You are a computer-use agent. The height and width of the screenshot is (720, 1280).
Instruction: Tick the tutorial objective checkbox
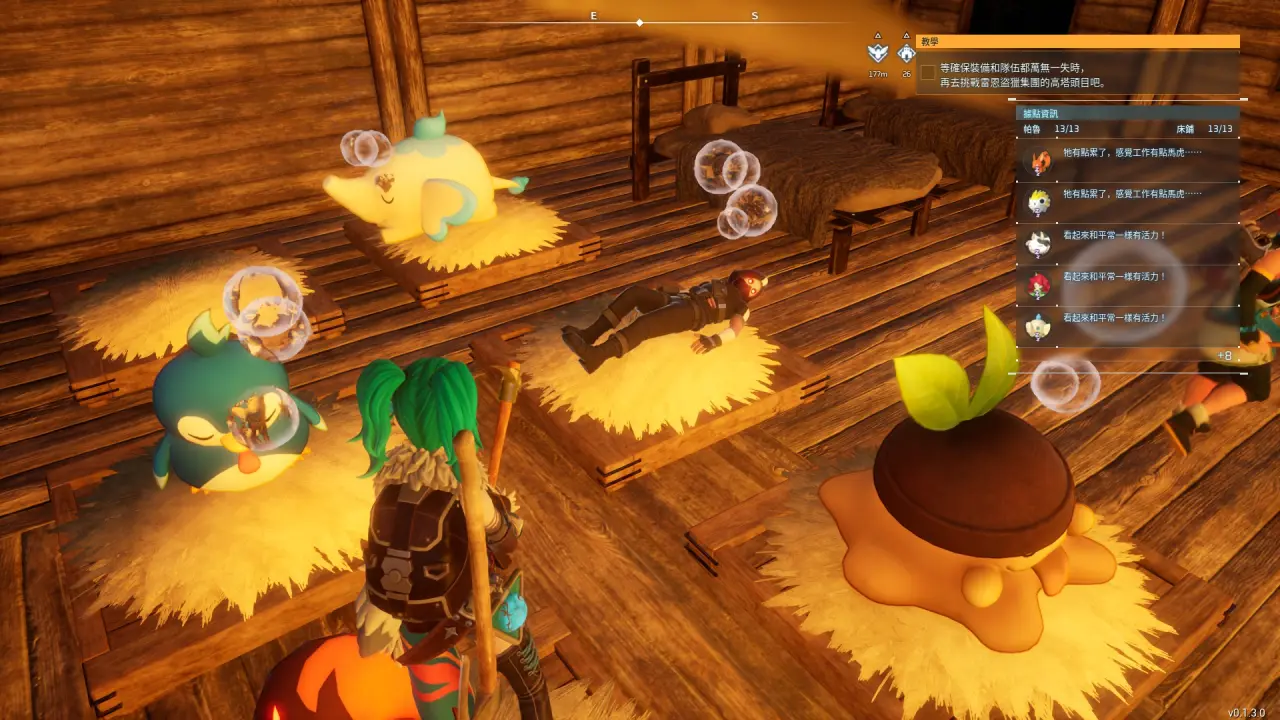[928, 72]
